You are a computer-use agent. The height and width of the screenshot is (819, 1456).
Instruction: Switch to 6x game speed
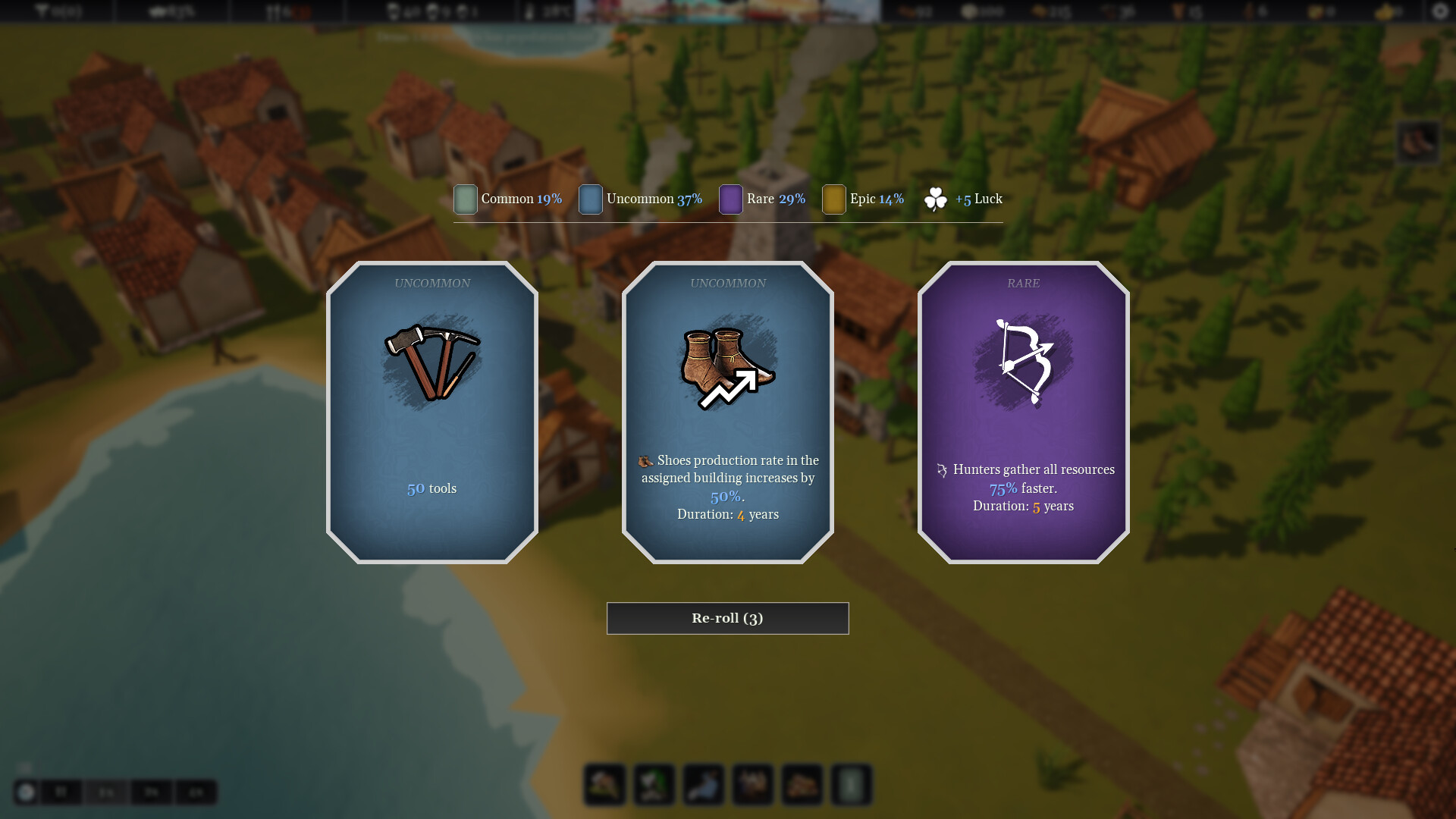(x=197, y=792)
